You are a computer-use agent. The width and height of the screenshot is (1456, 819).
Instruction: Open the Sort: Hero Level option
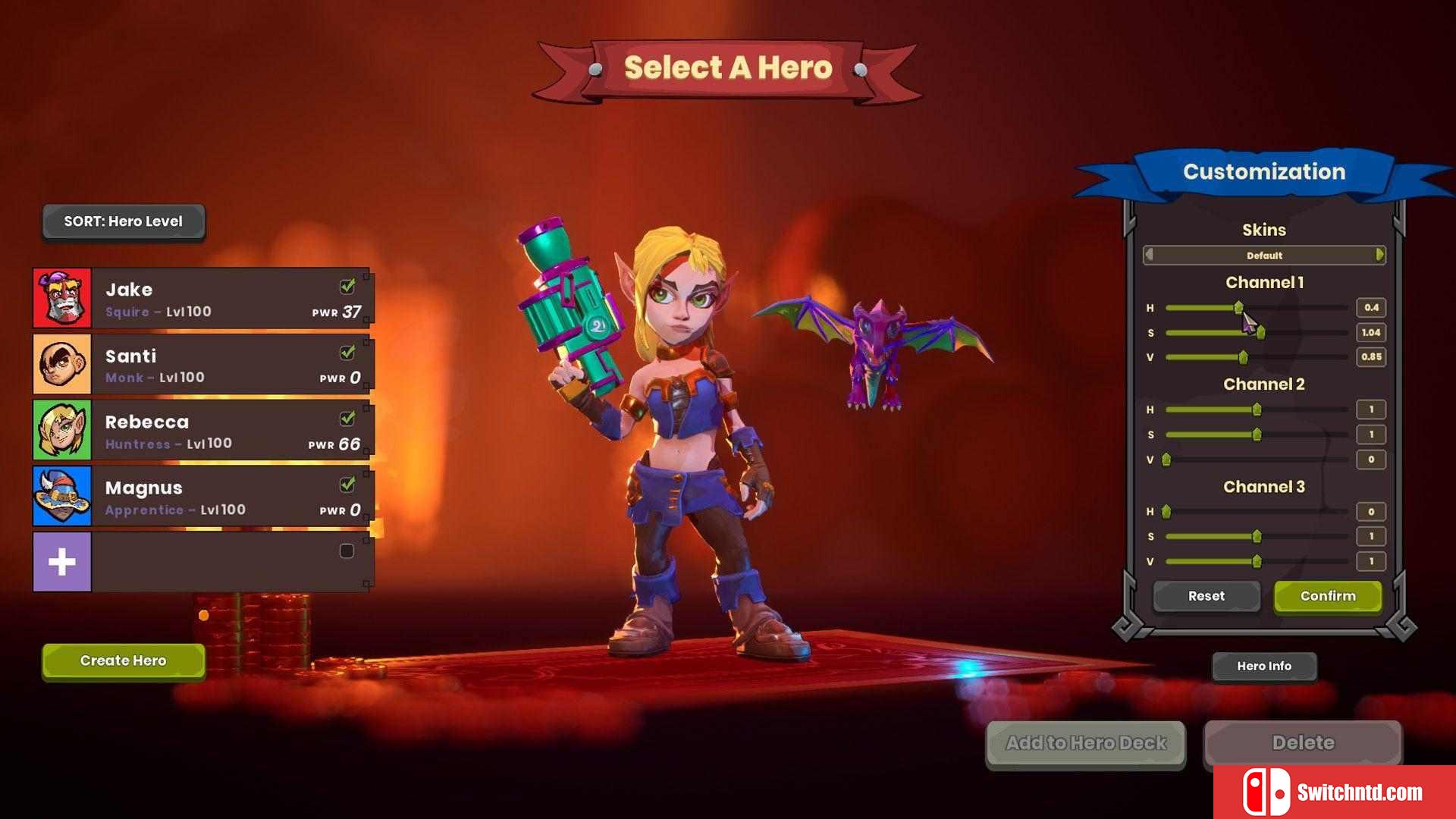(x=123, y=221)
